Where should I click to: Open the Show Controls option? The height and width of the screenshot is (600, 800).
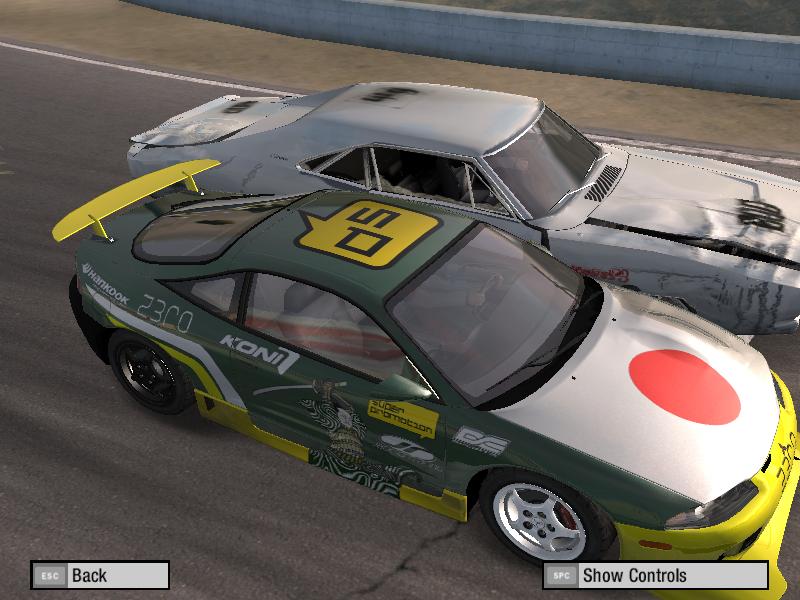(x=655, y=575)
